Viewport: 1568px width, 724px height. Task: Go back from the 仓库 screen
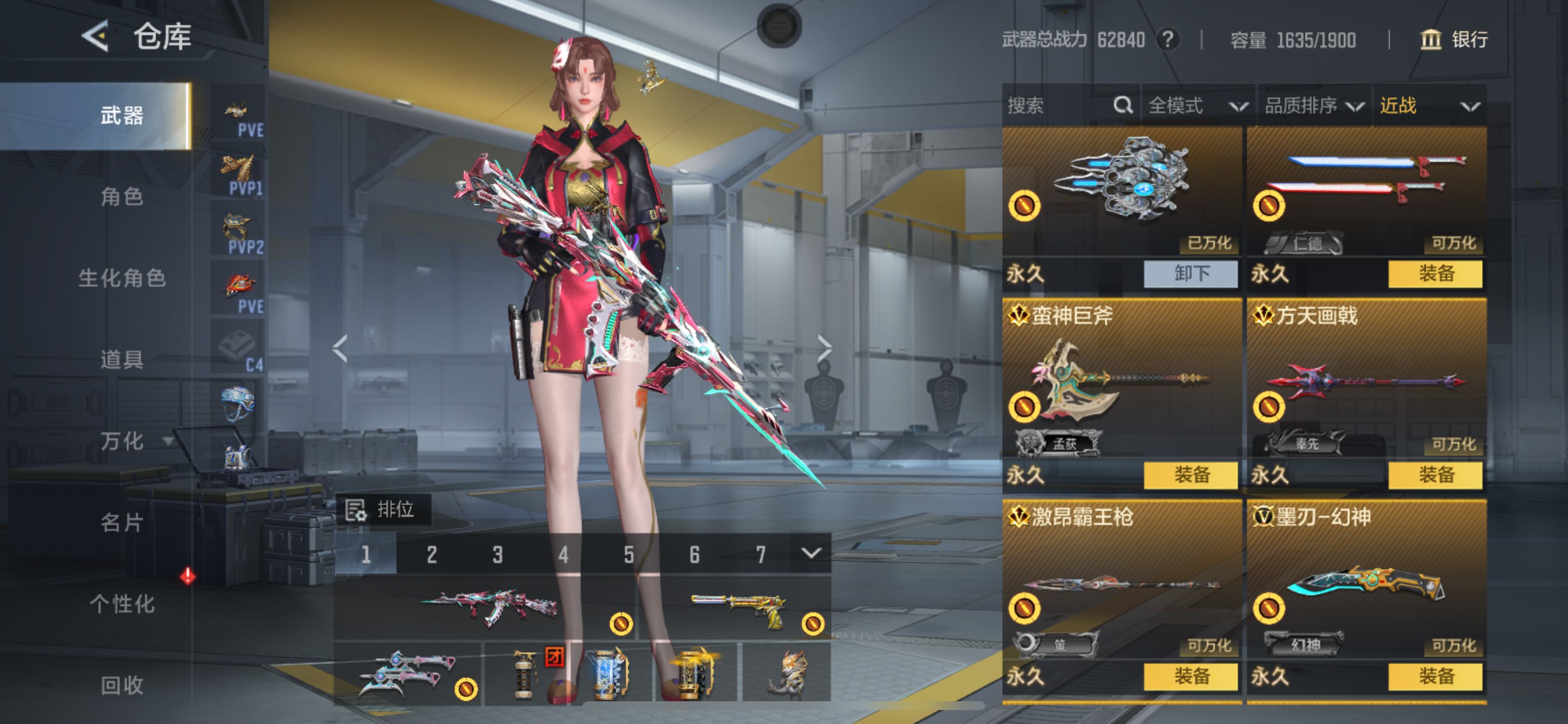pos(96,36)
